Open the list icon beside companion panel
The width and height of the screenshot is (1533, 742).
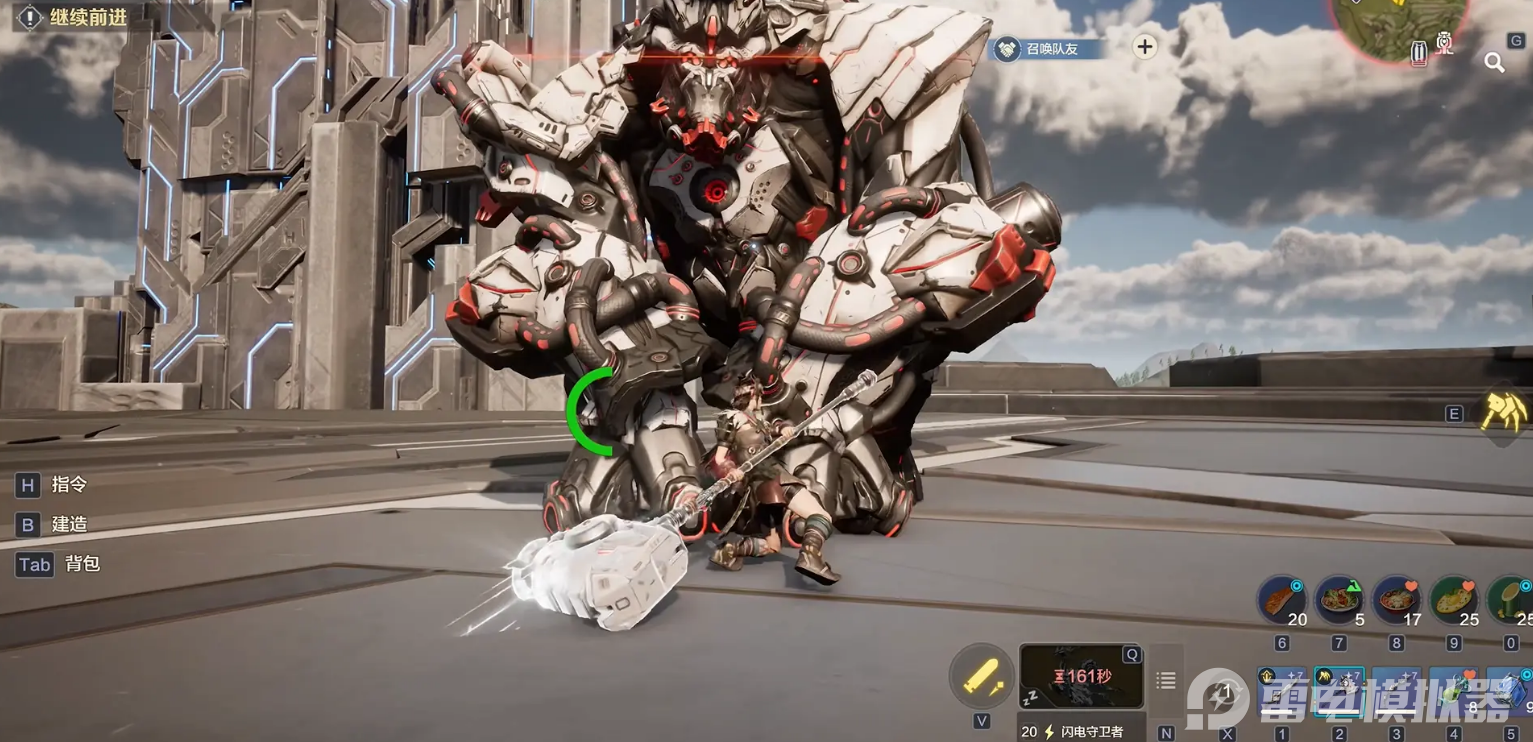[1165, 681]
